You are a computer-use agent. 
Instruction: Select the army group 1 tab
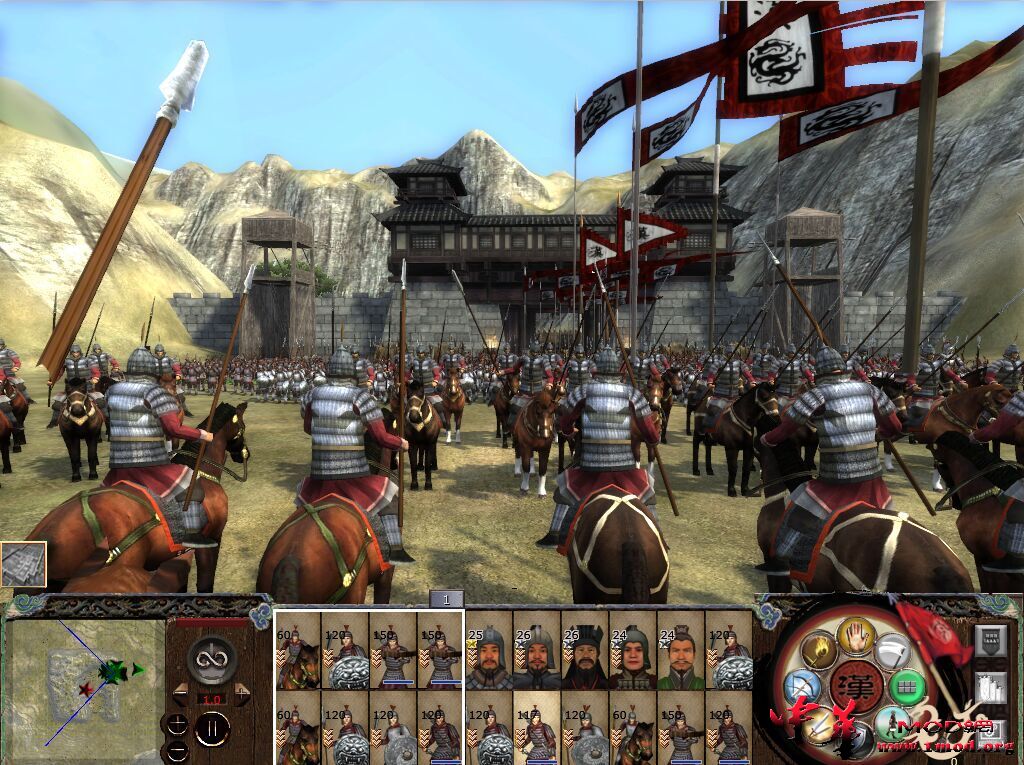[447, 599]
